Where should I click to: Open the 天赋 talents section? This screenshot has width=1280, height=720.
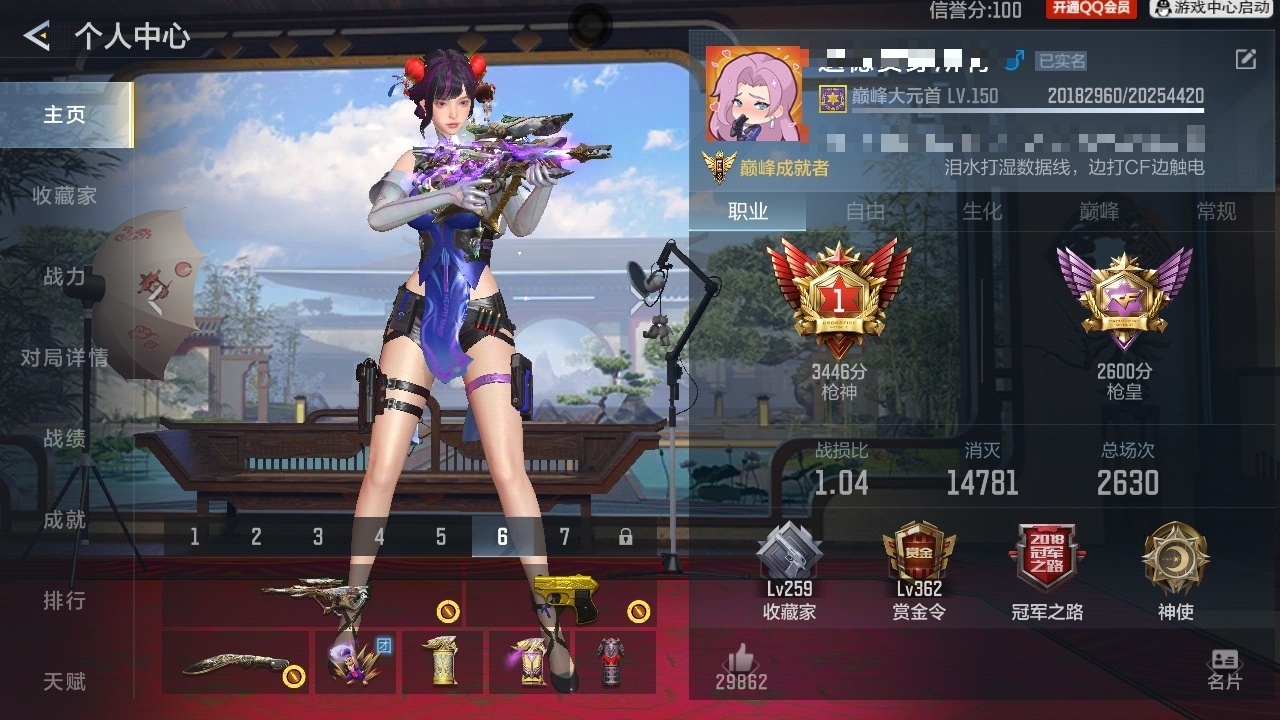point(65,682)
